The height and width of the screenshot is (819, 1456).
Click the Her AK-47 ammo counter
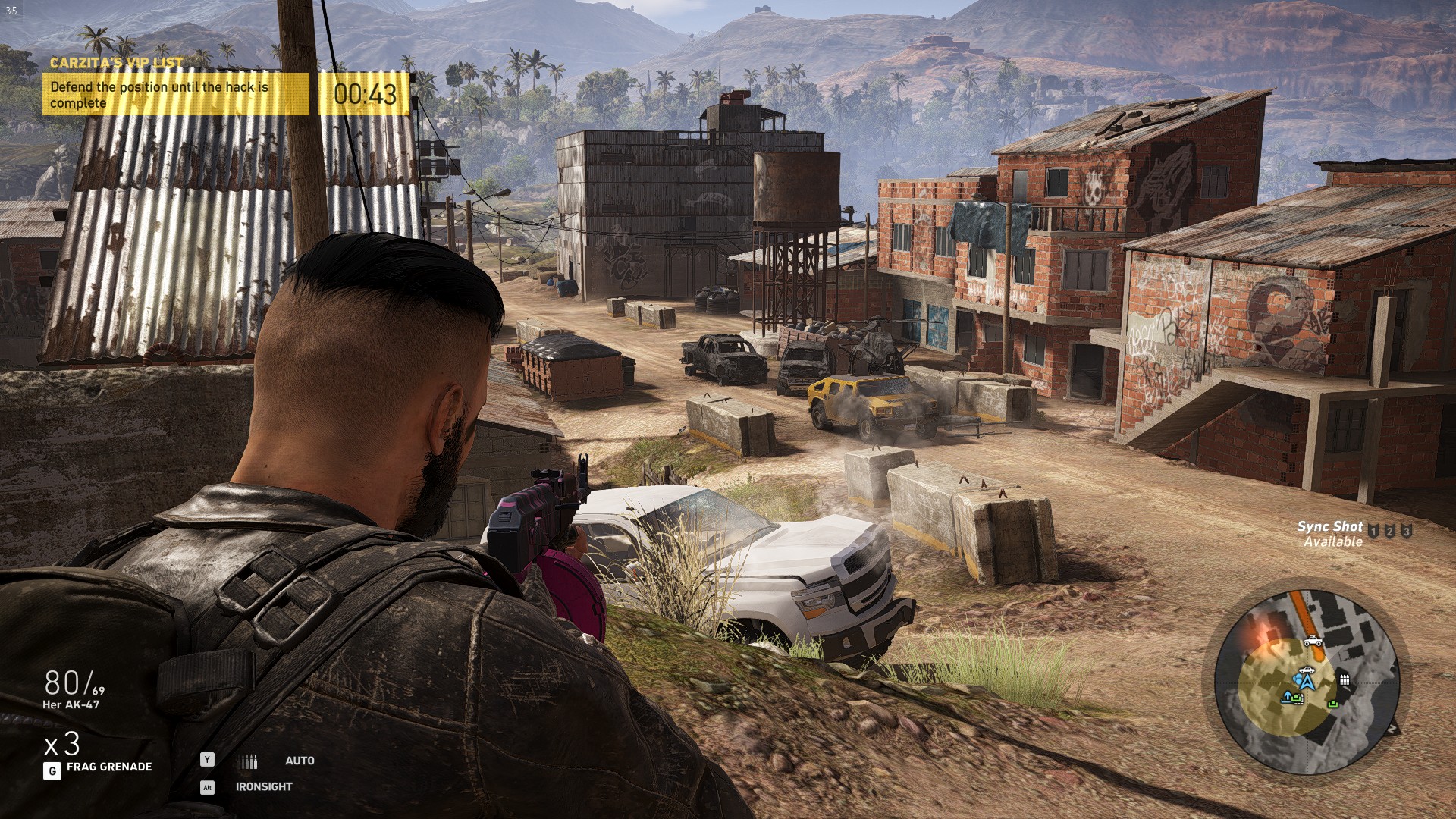tap(72, 692)
